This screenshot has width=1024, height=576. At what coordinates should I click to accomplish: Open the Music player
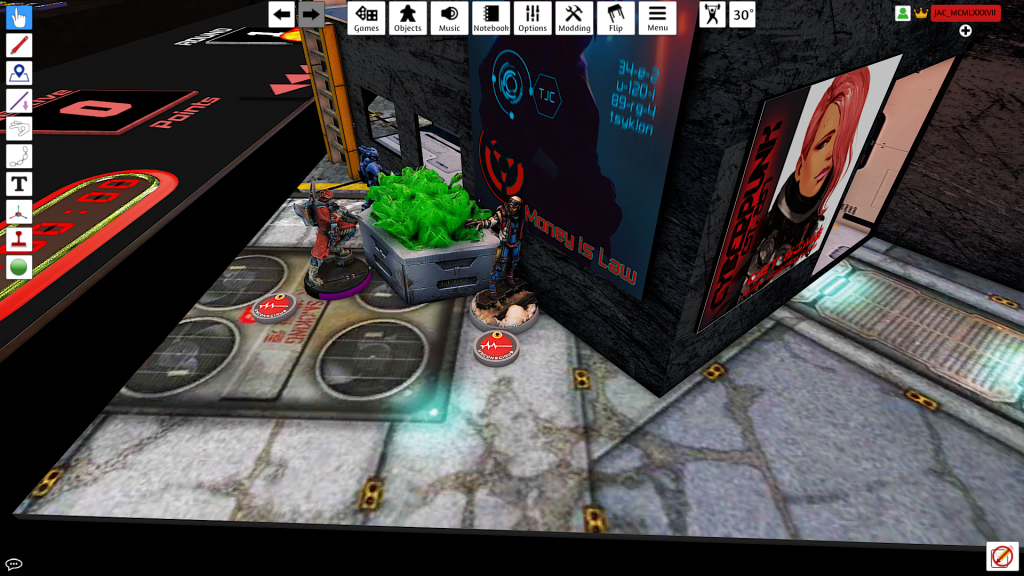pyautogui.click(x=450, y=17)
